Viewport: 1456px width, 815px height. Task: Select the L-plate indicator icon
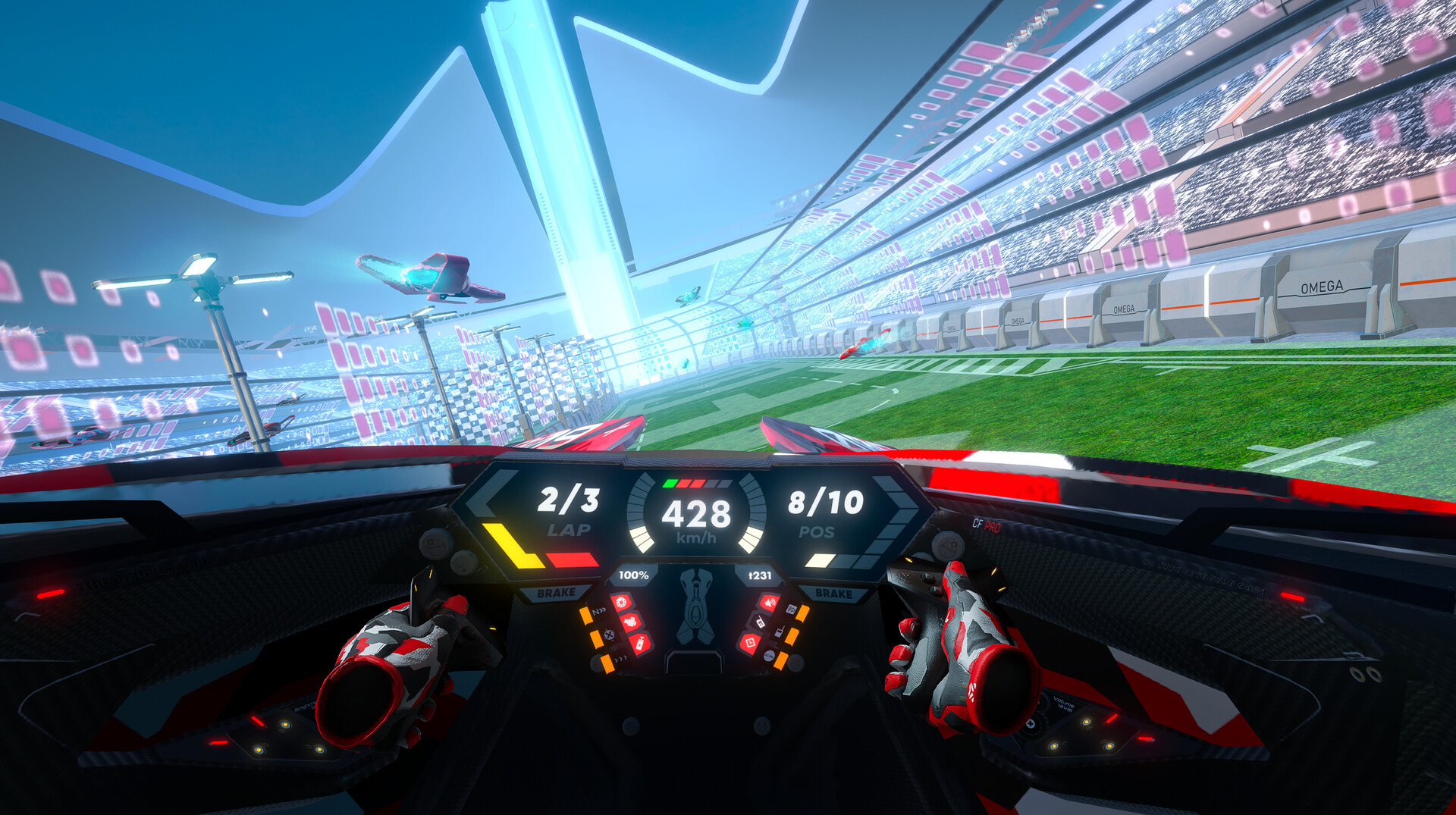(x=752, y=642)
